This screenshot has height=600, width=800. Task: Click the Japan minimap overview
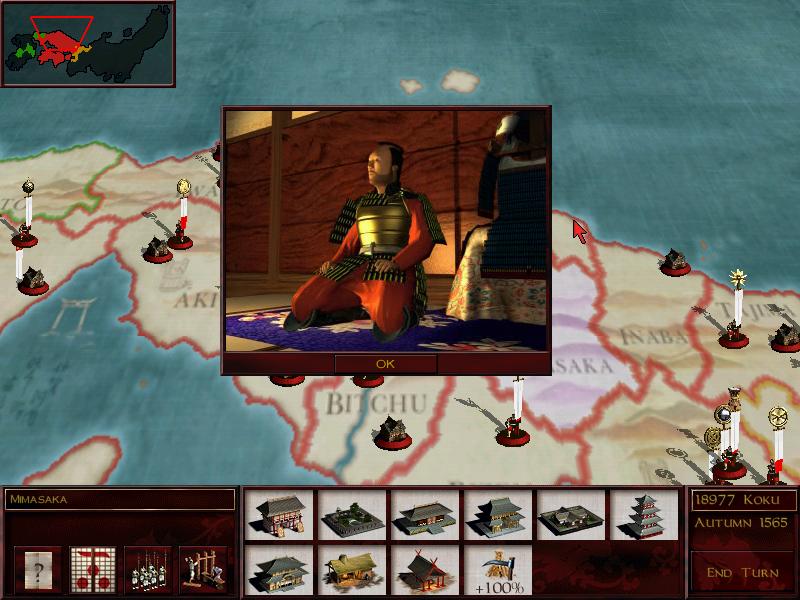pyautogui.click(x=88, y=43)
